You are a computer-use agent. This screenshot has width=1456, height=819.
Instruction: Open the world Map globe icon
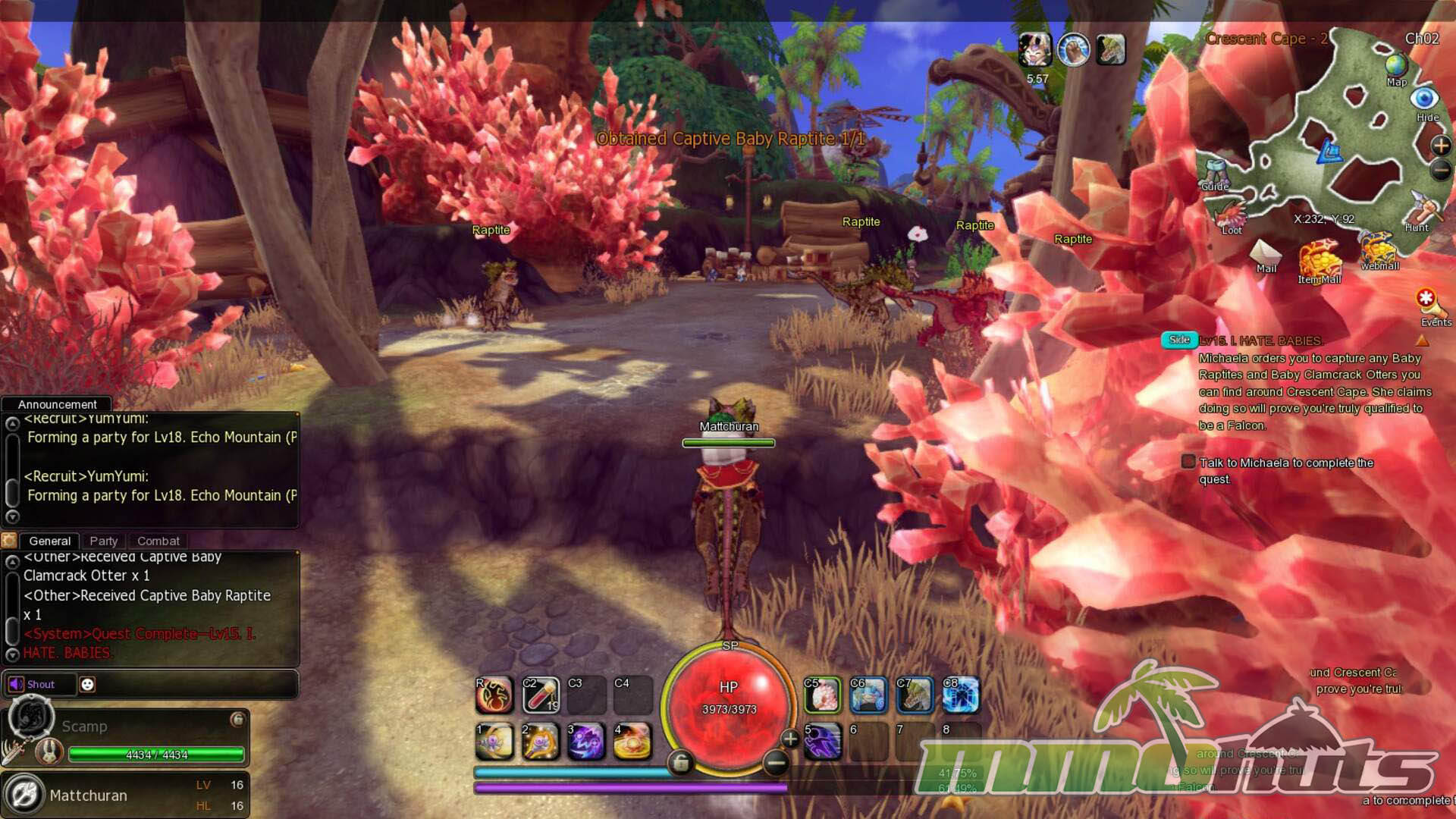click(1396, 66)
